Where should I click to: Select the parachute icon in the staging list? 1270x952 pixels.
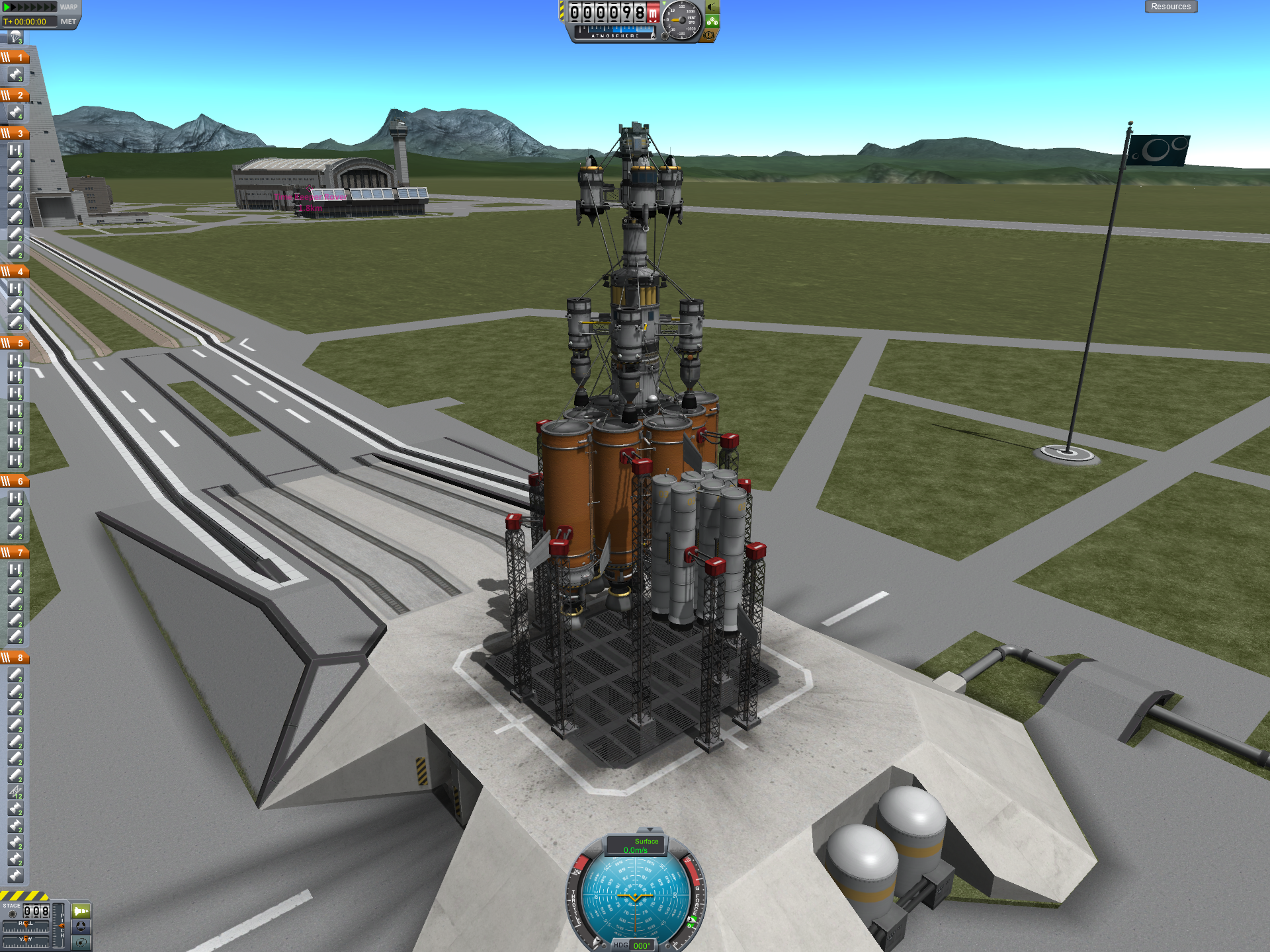[15, 38]
